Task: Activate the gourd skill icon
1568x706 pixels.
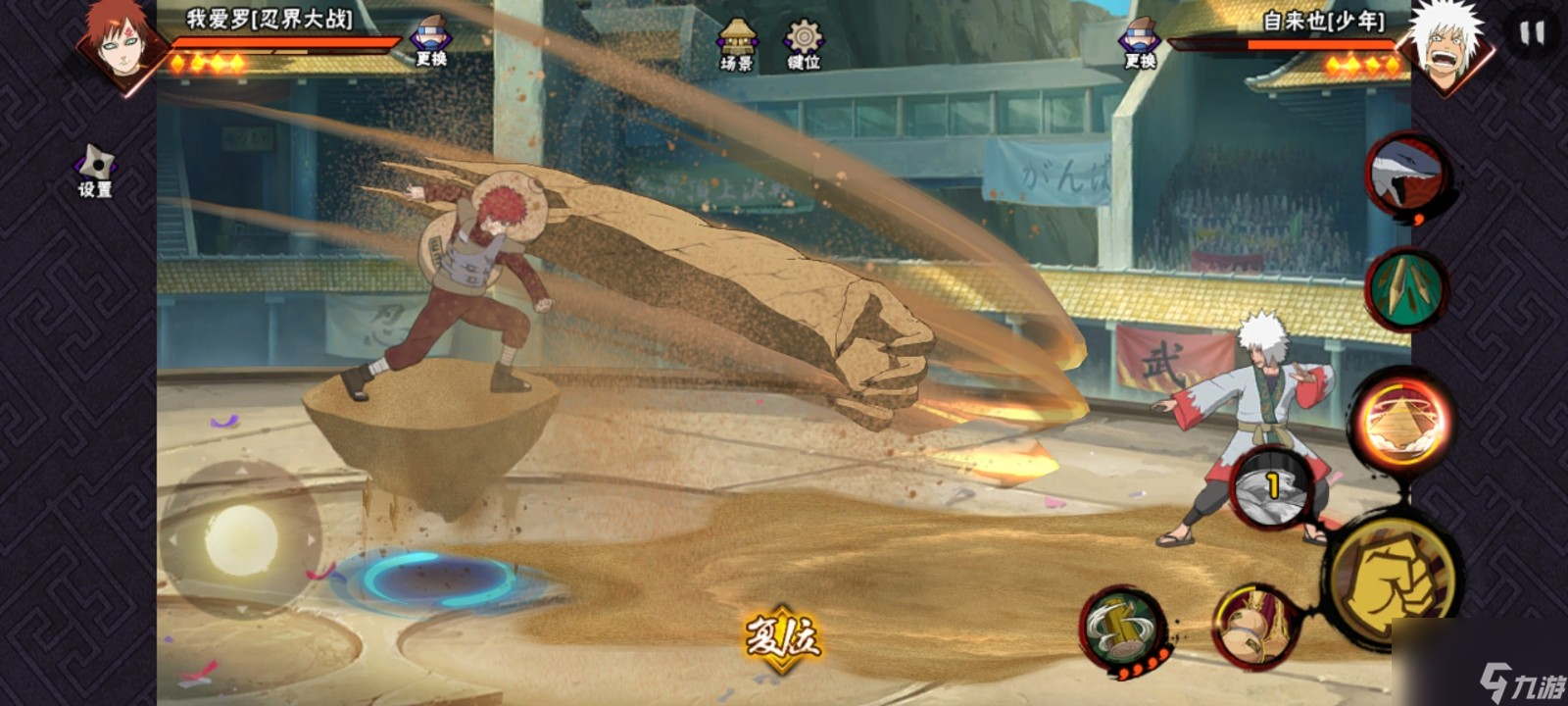Action: (1254, 626)
